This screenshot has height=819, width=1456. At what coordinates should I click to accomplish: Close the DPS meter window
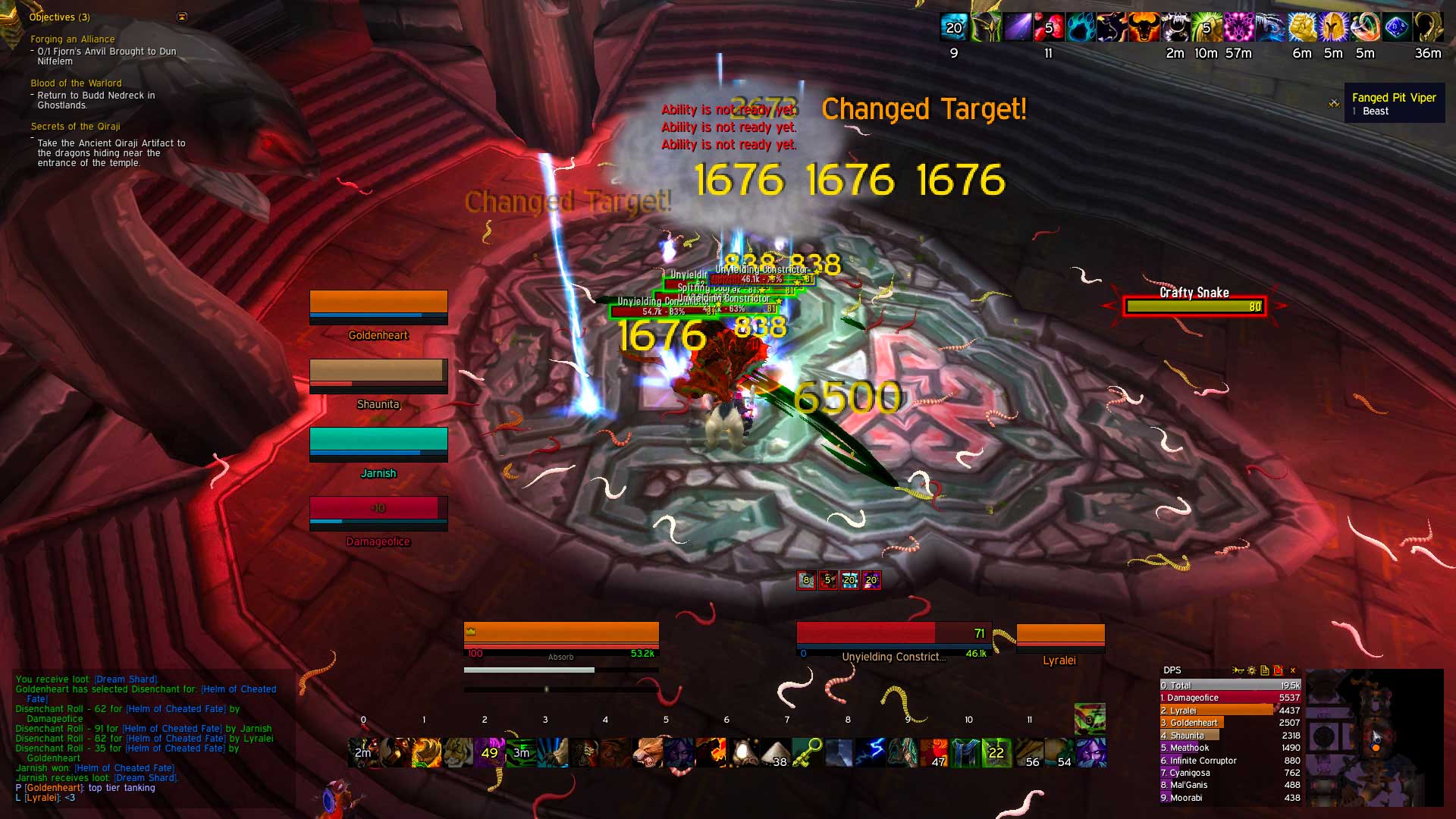[x=1293, y=670]
